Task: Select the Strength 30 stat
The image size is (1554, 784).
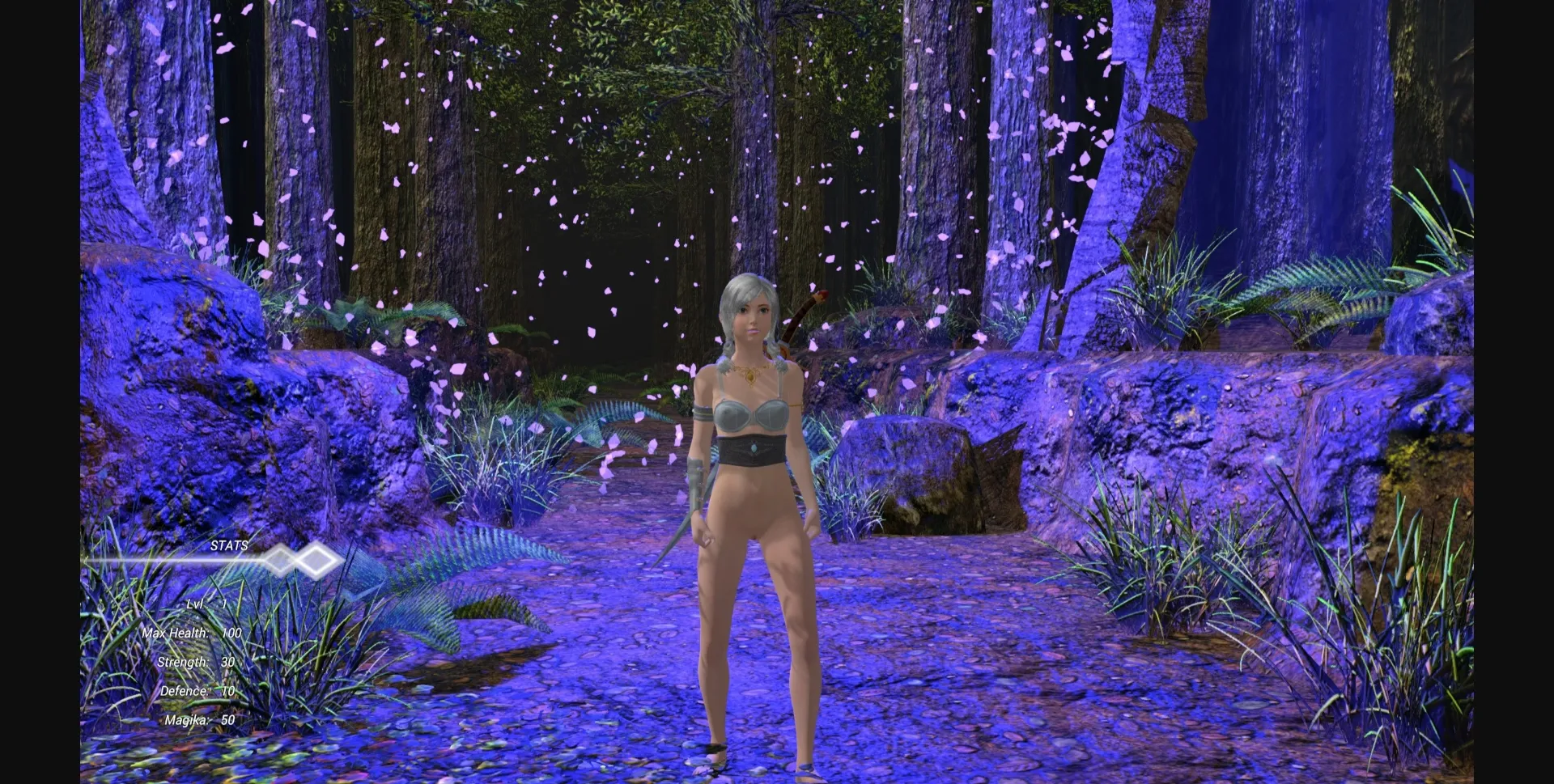Action: (198, 662)
